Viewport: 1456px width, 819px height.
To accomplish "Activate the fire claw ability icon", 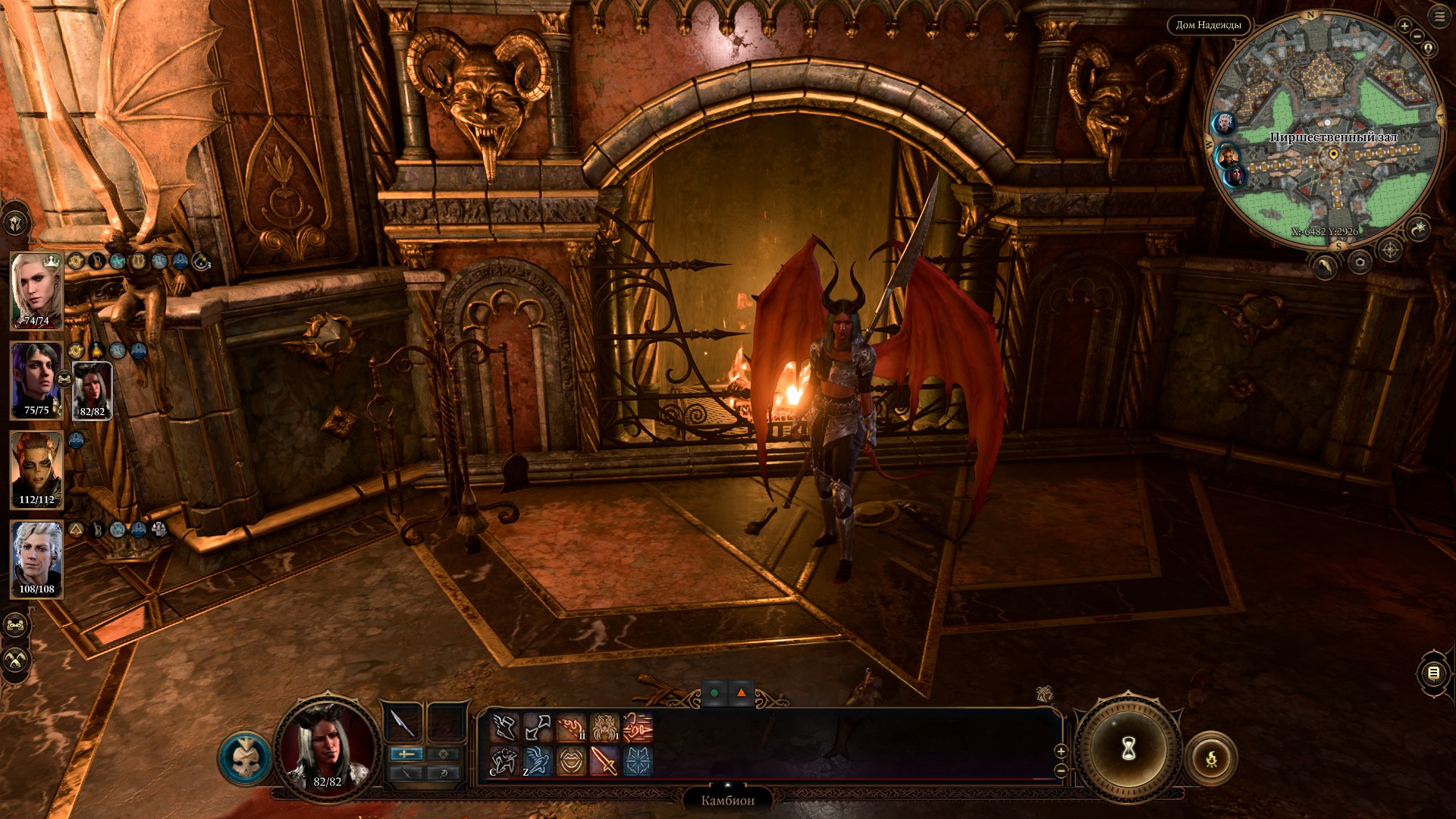I will [571, 728].
